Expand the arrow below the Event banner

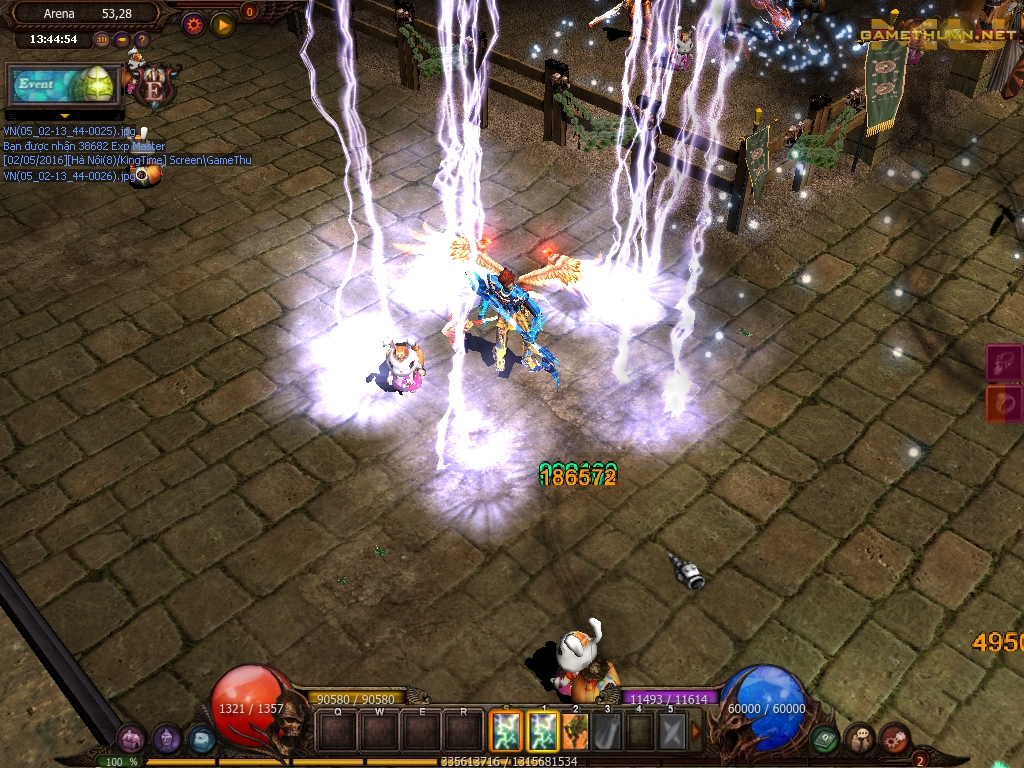tap(65, 116)
